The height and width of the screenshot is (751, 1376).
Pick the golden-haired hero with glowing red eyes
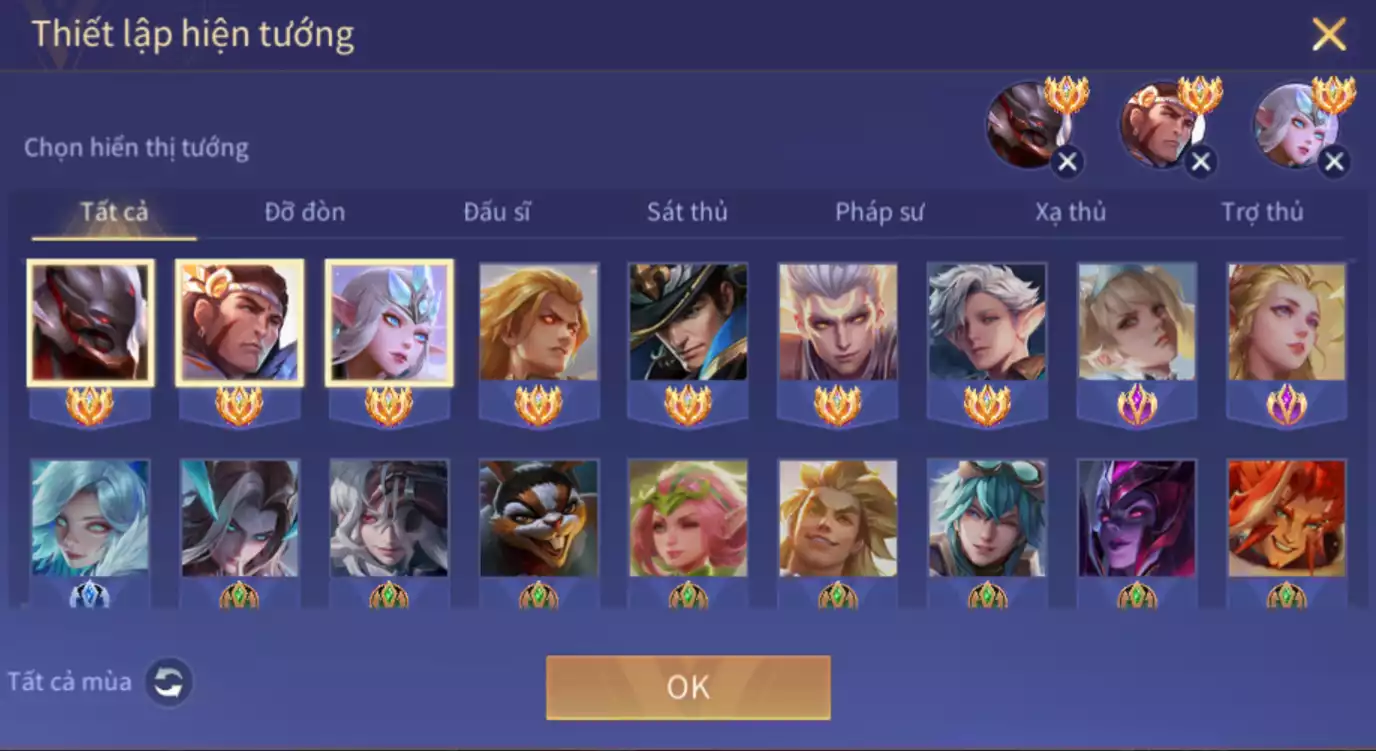click(x=539, y=322)
